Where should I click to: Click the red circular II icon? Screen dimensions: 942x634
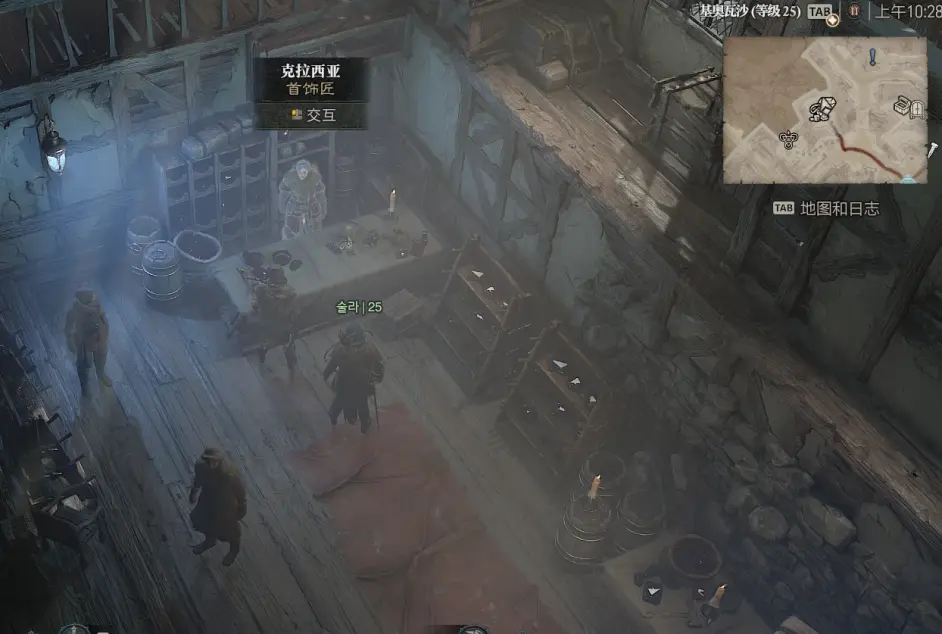[855, 12]
